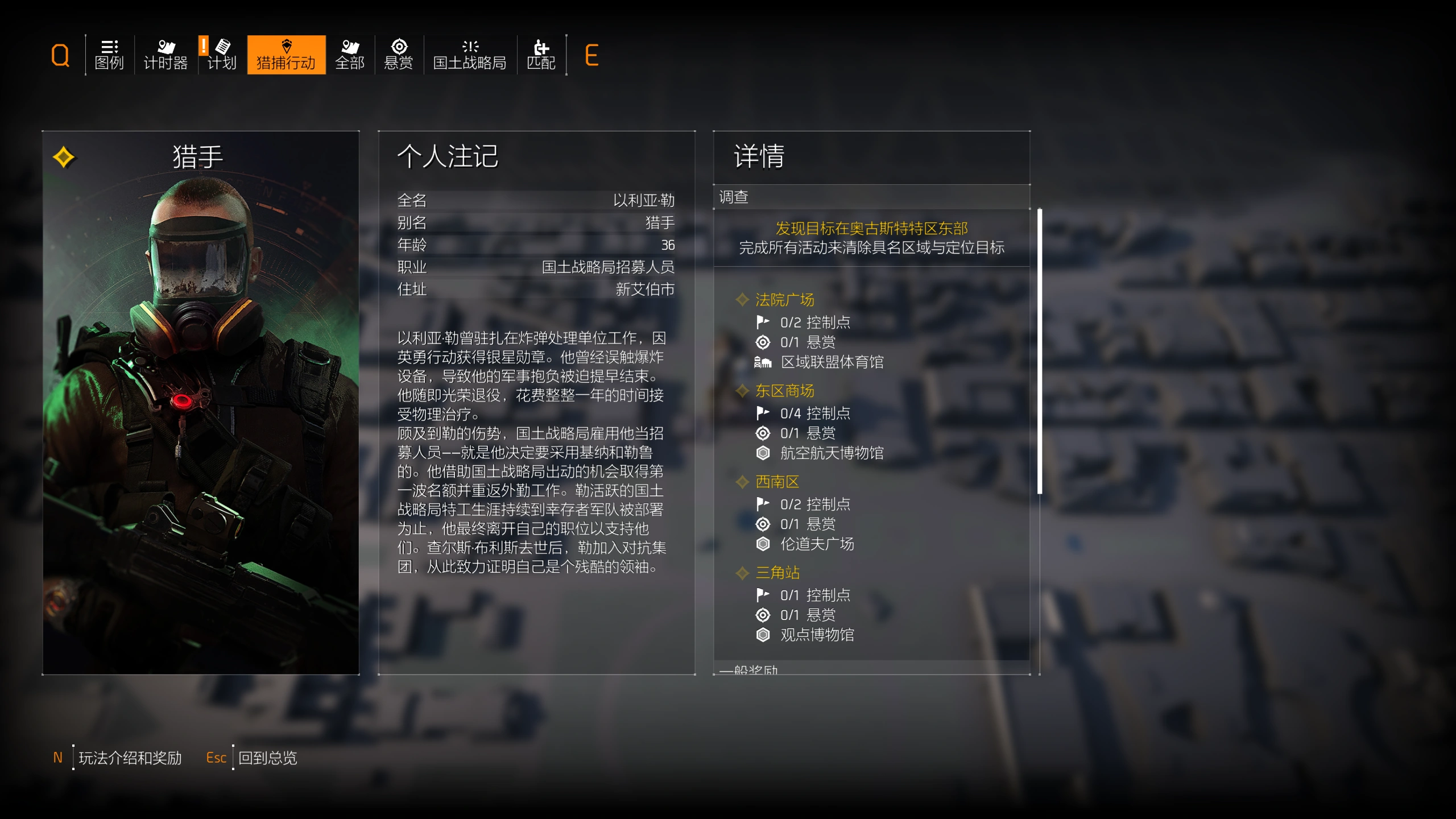Switch to the 全部 tab
This screenshot has width=1456, height=819.
[x=350, y=55]
